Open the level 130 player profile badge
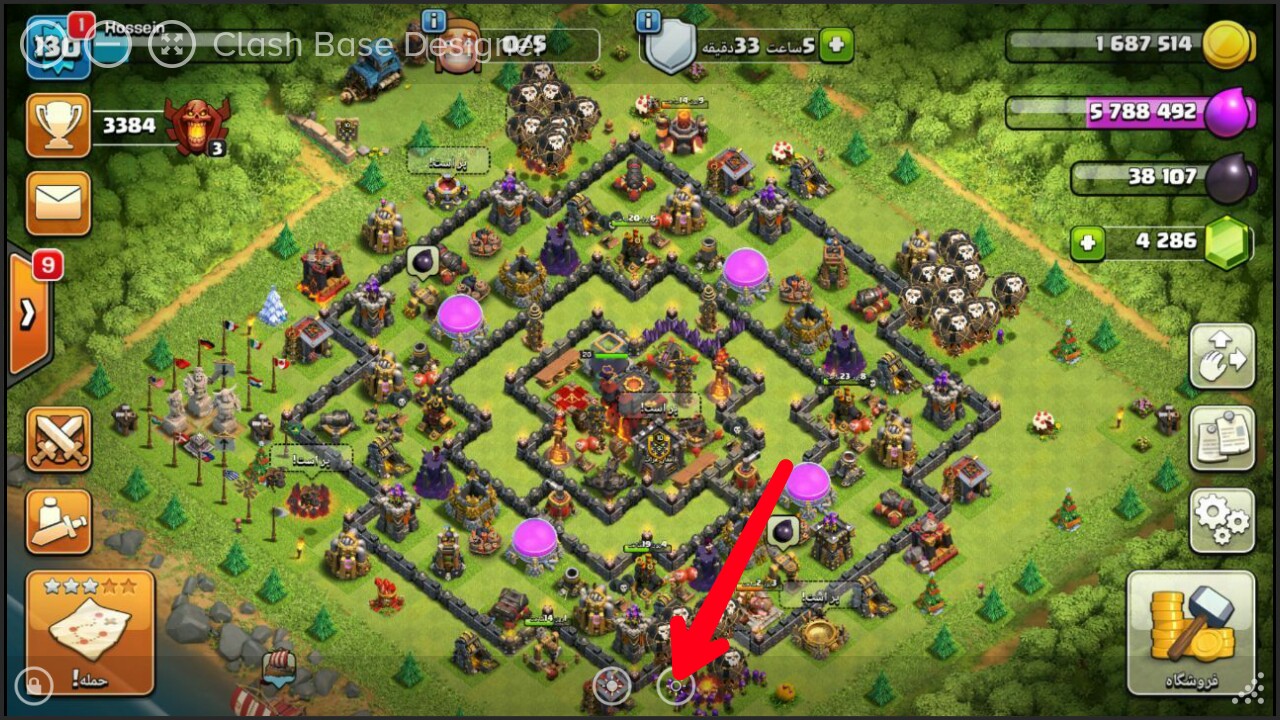Image resolution: width=1280 pixels, height=720 pixels. pos(58,47)
